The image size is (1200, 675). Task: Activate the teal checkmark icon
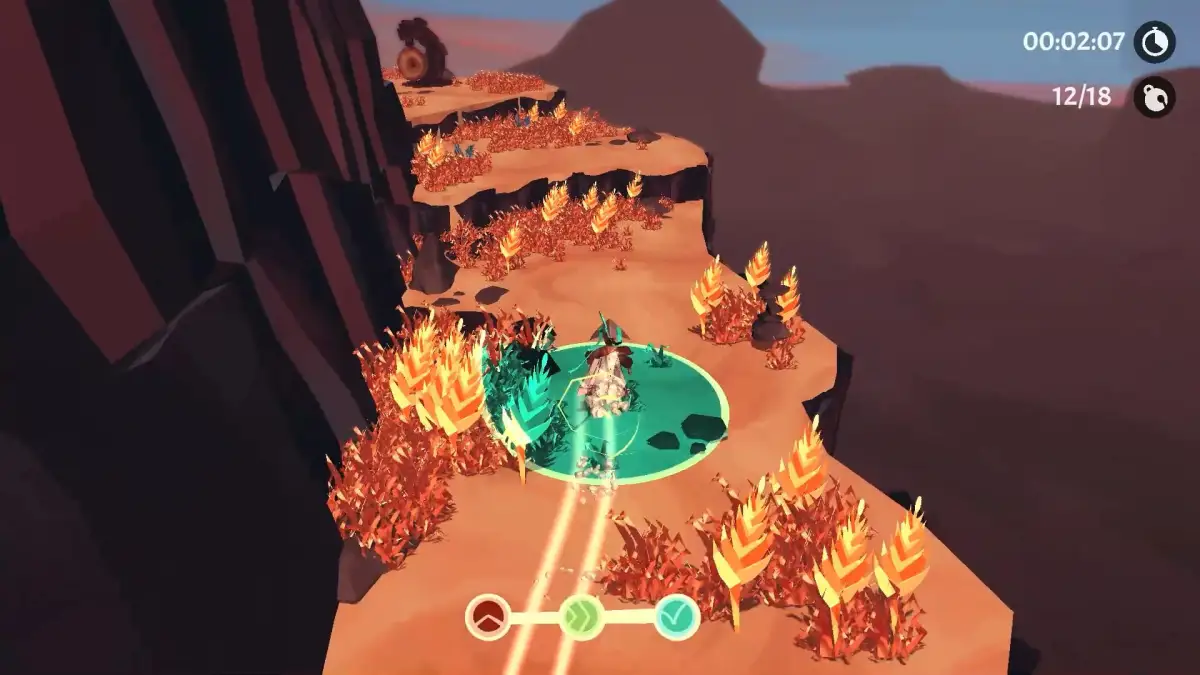[676, 617]
